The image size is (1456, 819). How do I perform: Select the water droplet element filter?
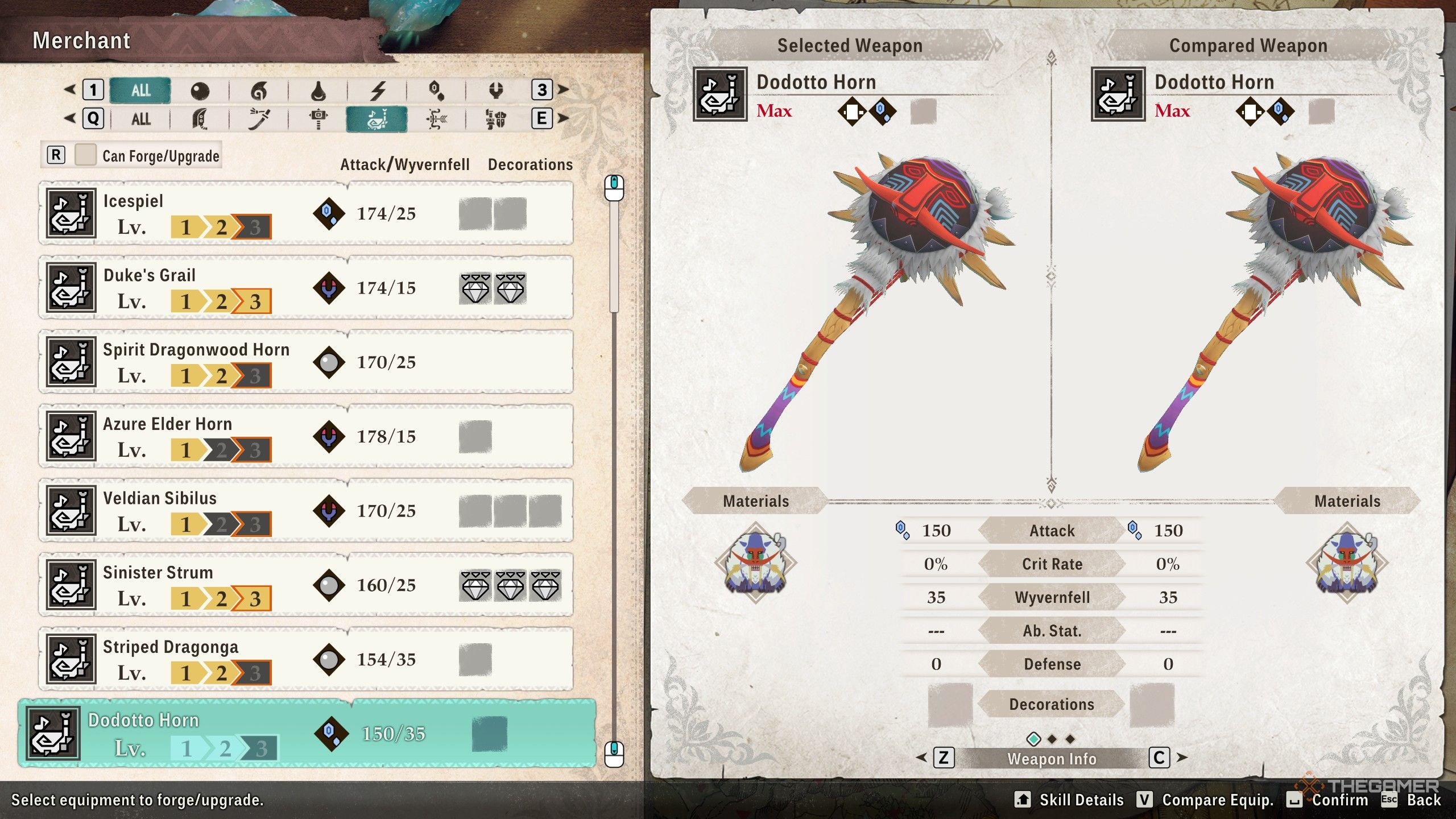[x=318, y=90]
